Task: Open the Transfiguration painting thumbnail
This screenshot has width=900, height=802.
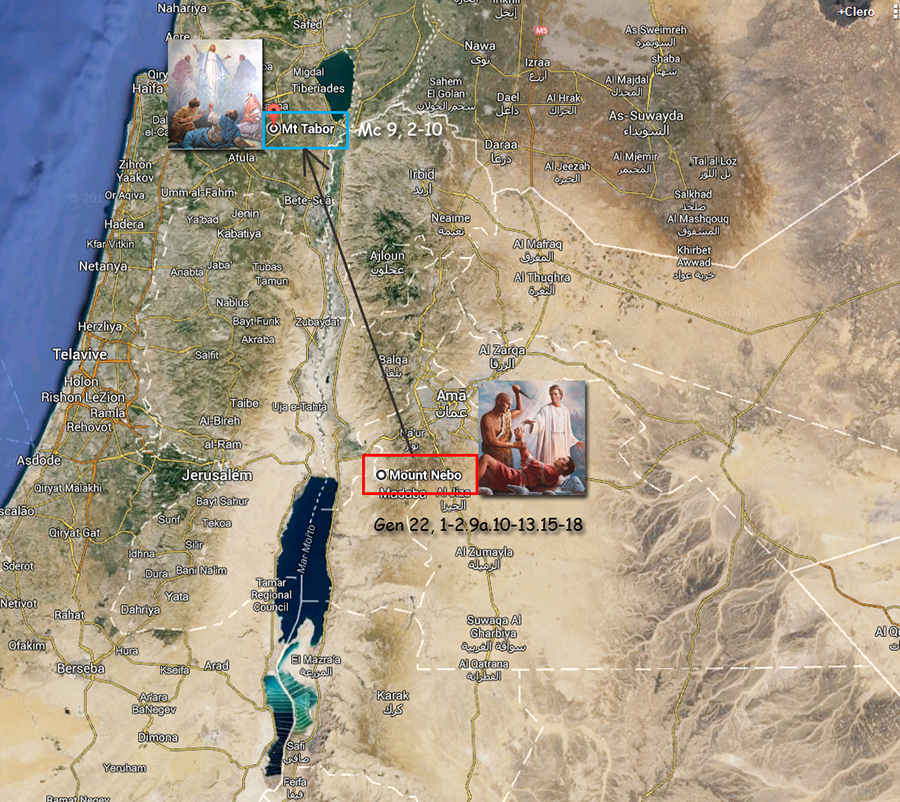Action: 214,93
